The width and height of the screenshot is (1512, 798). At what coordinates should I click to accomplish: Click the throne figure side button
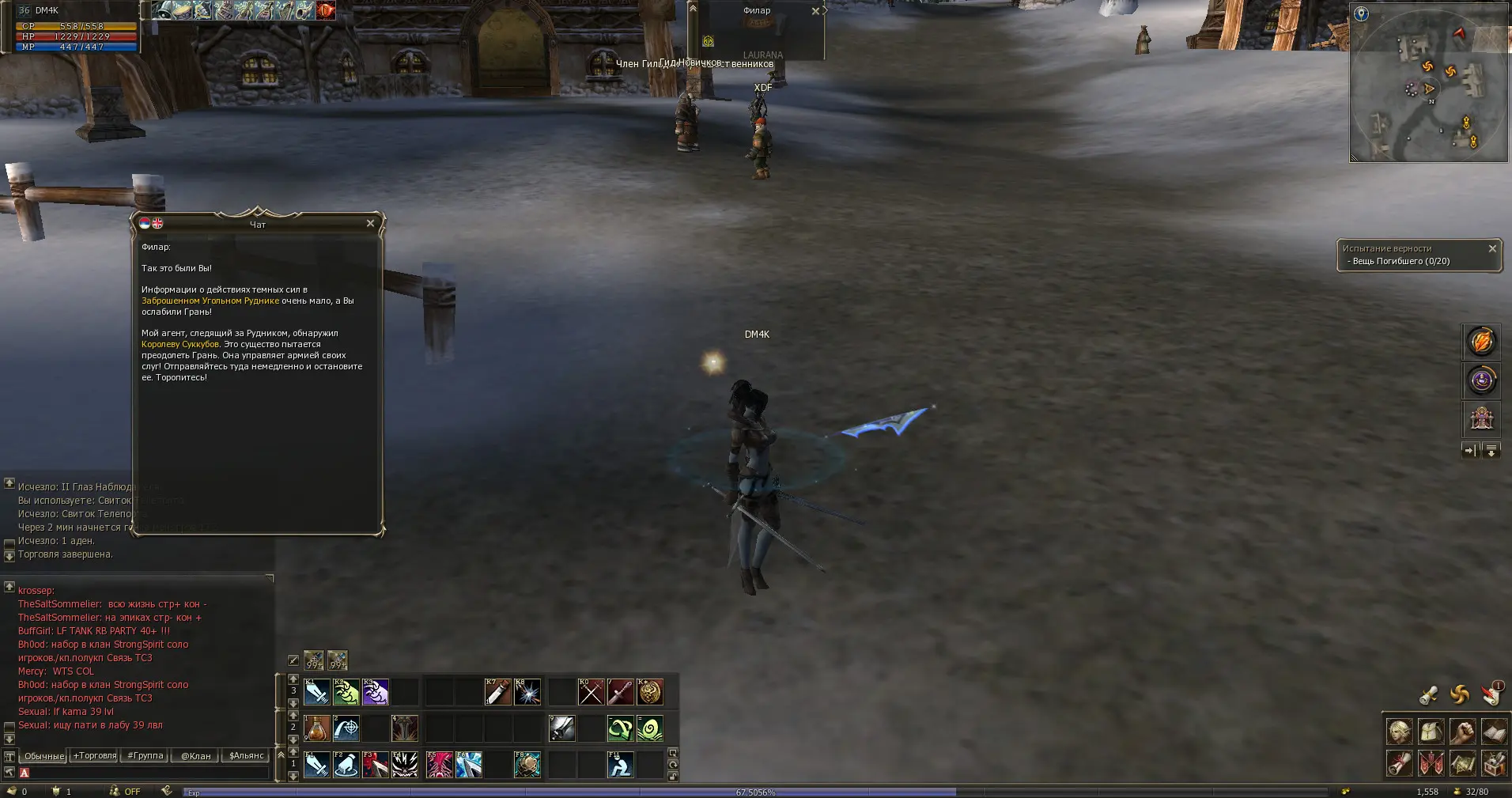click(x=1481, y=418)
